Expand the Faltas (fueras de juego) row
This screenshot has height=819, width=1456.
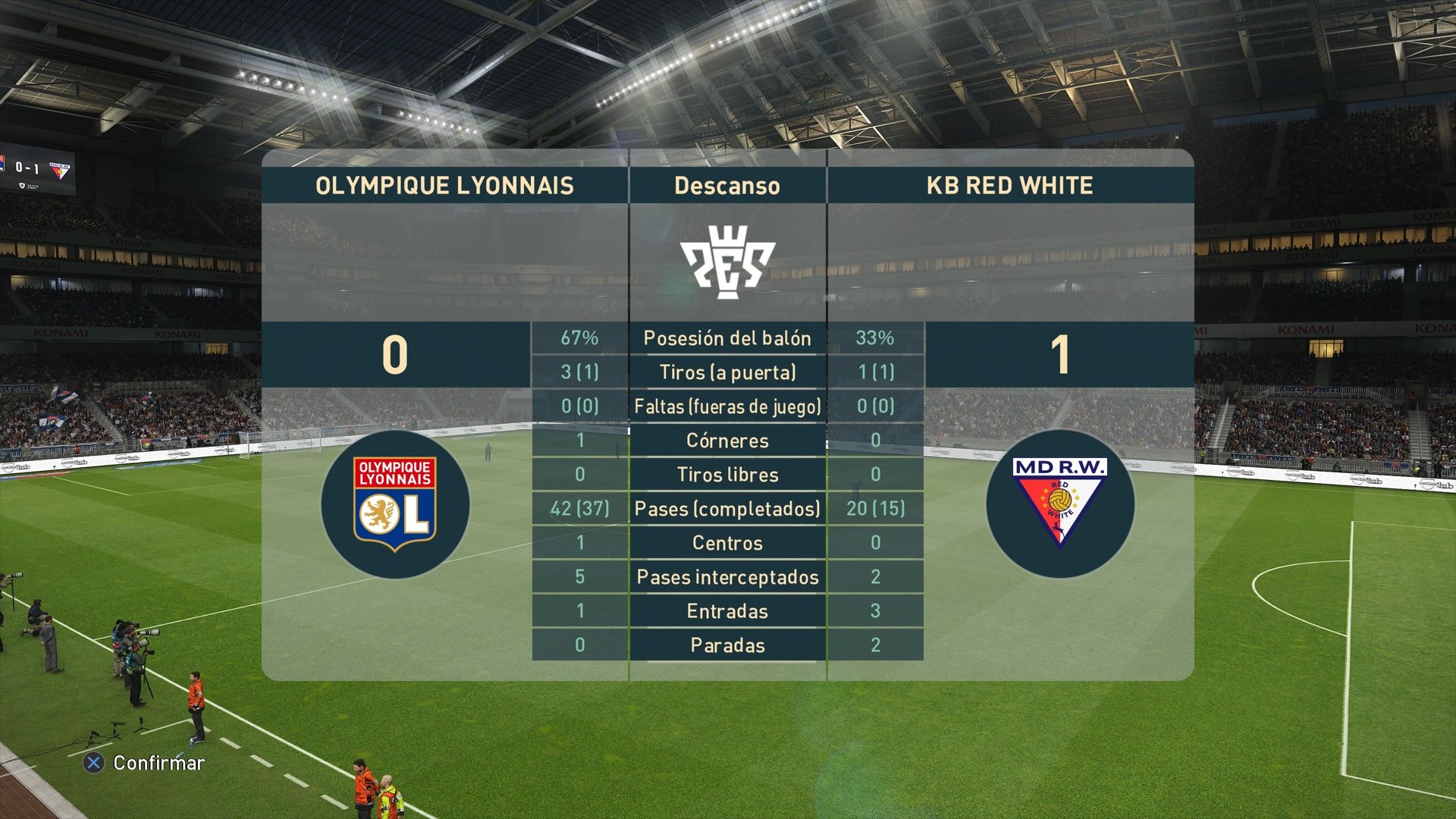click(x=726, y=406)
